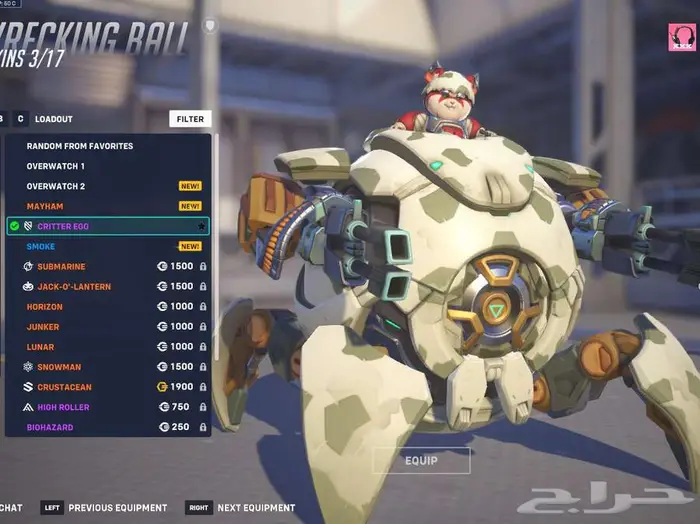Preview the Lunar skin
The image size is (700, 524).
(x=41, y=347)
